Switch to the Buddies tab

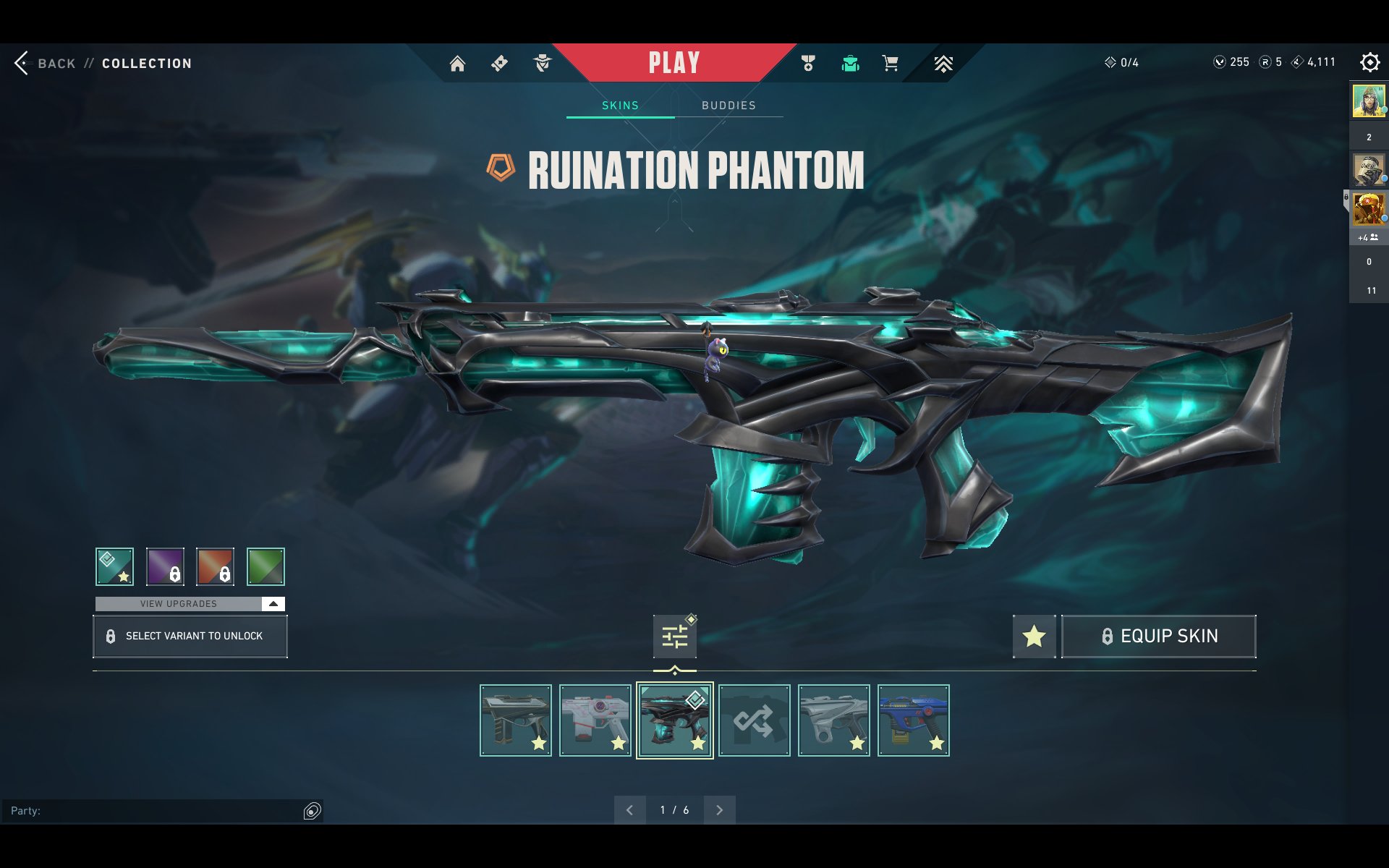729,106
